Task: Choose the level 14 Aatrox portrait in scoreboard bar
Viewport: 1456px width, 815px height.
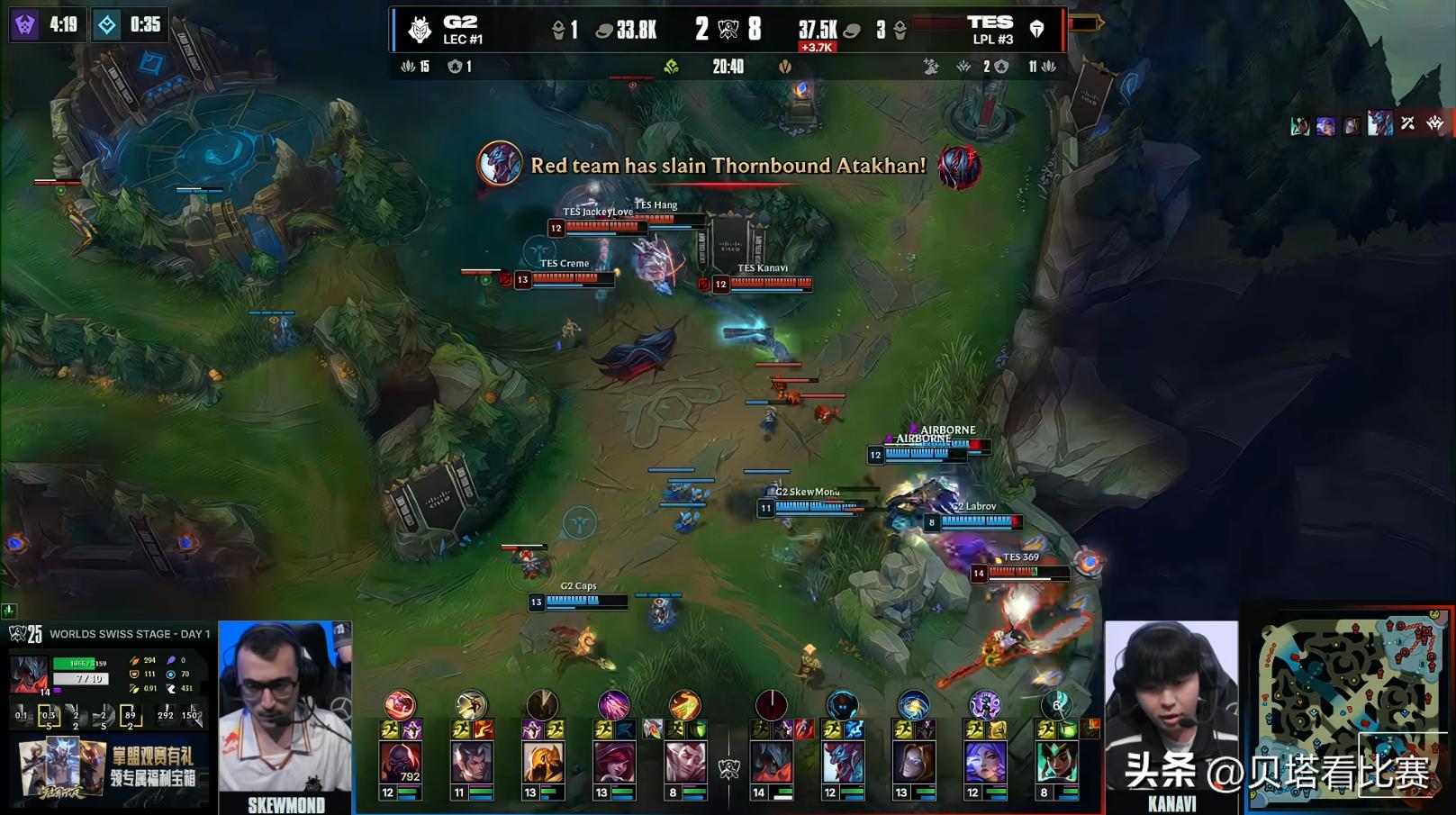Action: click(x=771, y=762)
